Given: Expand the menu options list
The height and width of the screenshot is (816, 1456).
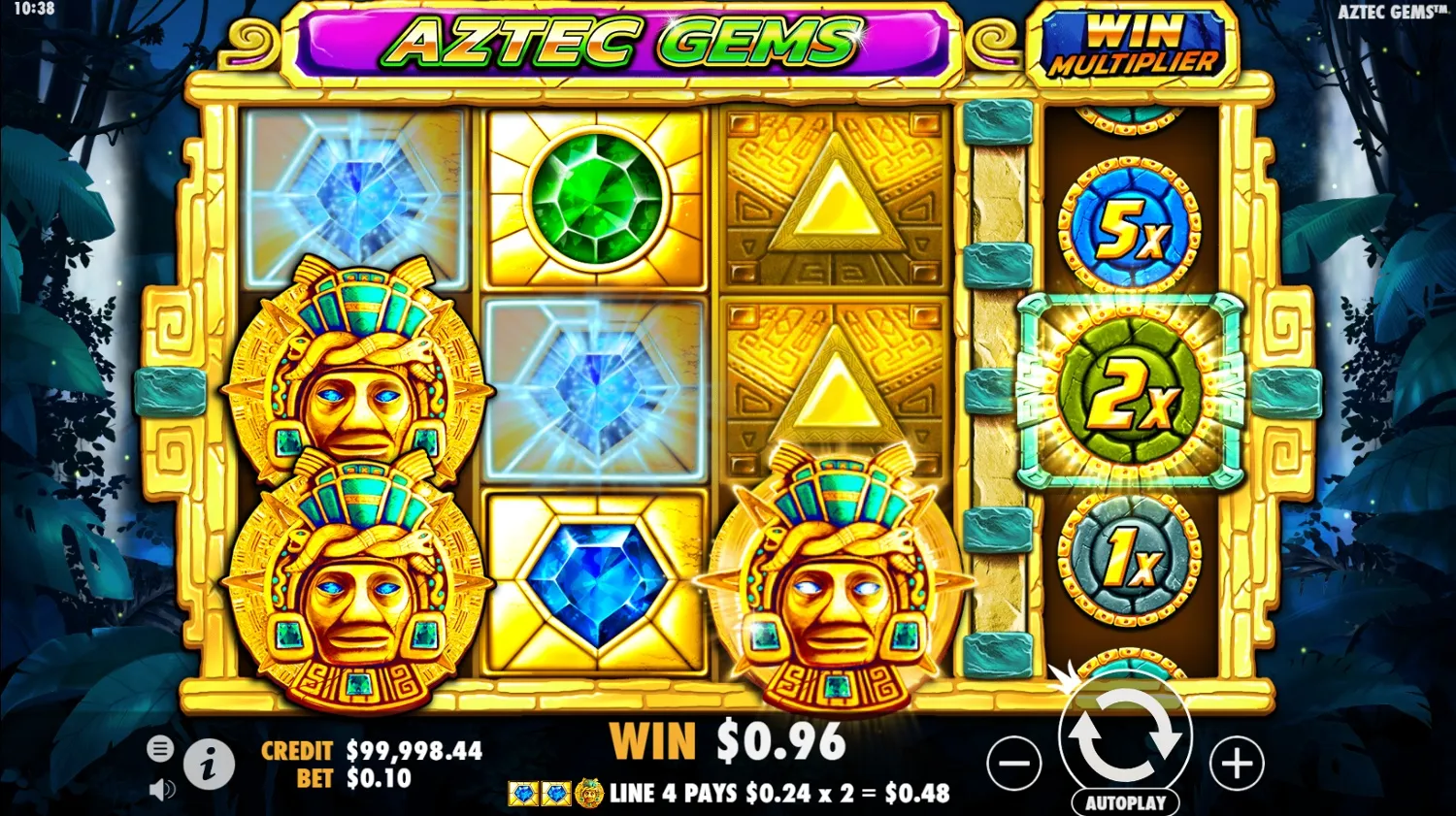Looking at the screenshot, I should pyautogui.click(x=159, y=749).
